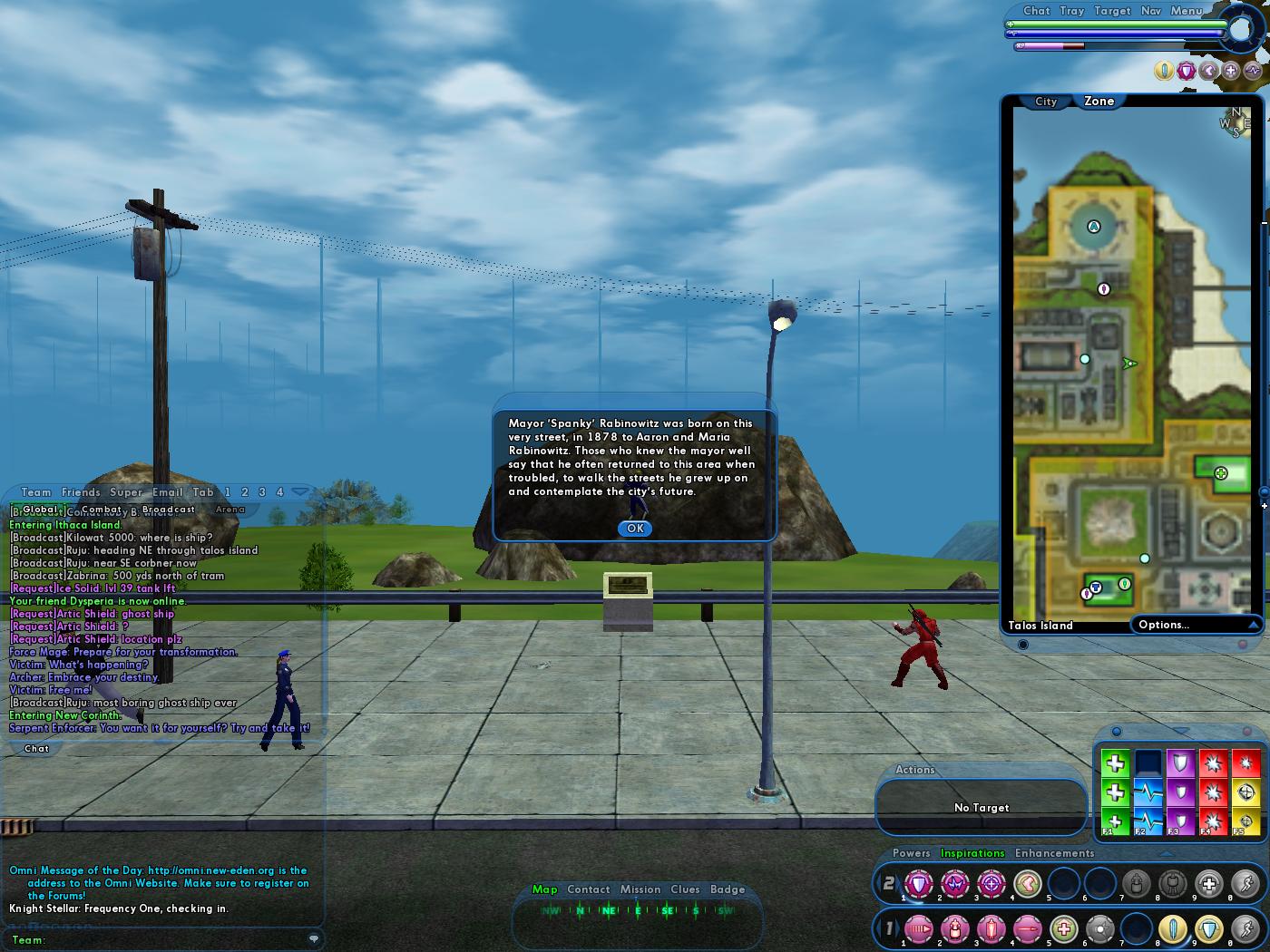This screenshot has width=1270, height=952.
Task: Open the Friends list
Action: [x=81, y=492]
